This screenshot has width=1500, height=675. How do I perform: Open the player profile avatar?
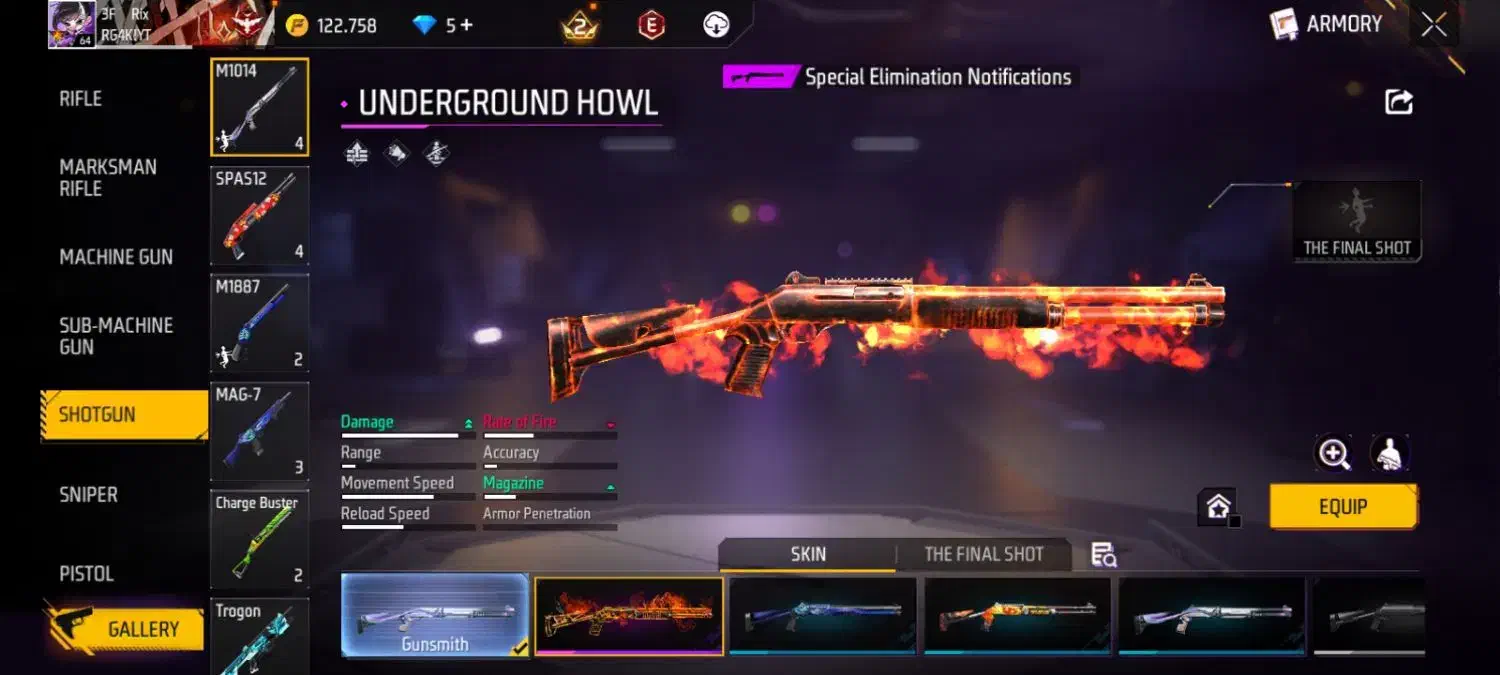(x=72, y=24)
